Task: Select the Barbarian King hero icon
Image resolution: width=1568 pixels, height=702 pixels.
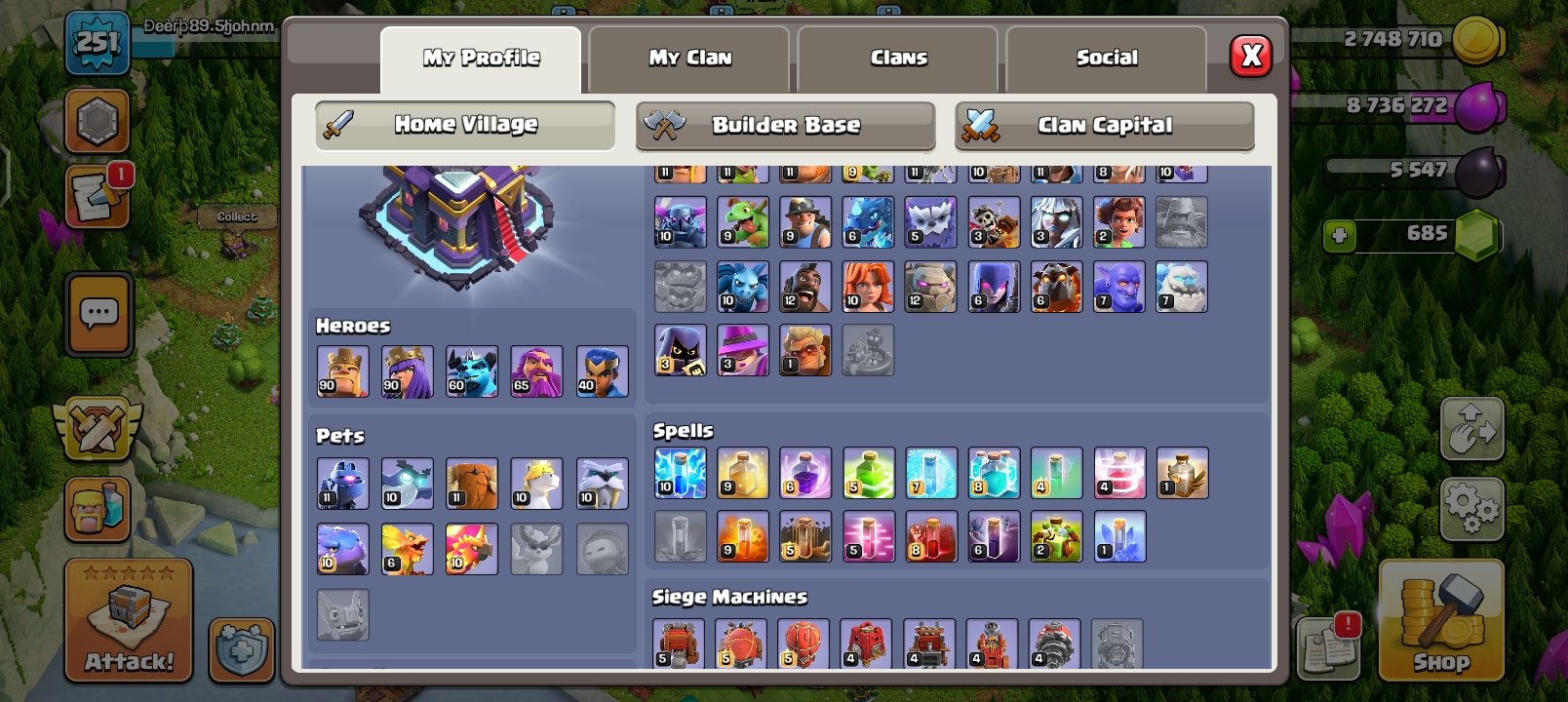Action: point(342,370)
